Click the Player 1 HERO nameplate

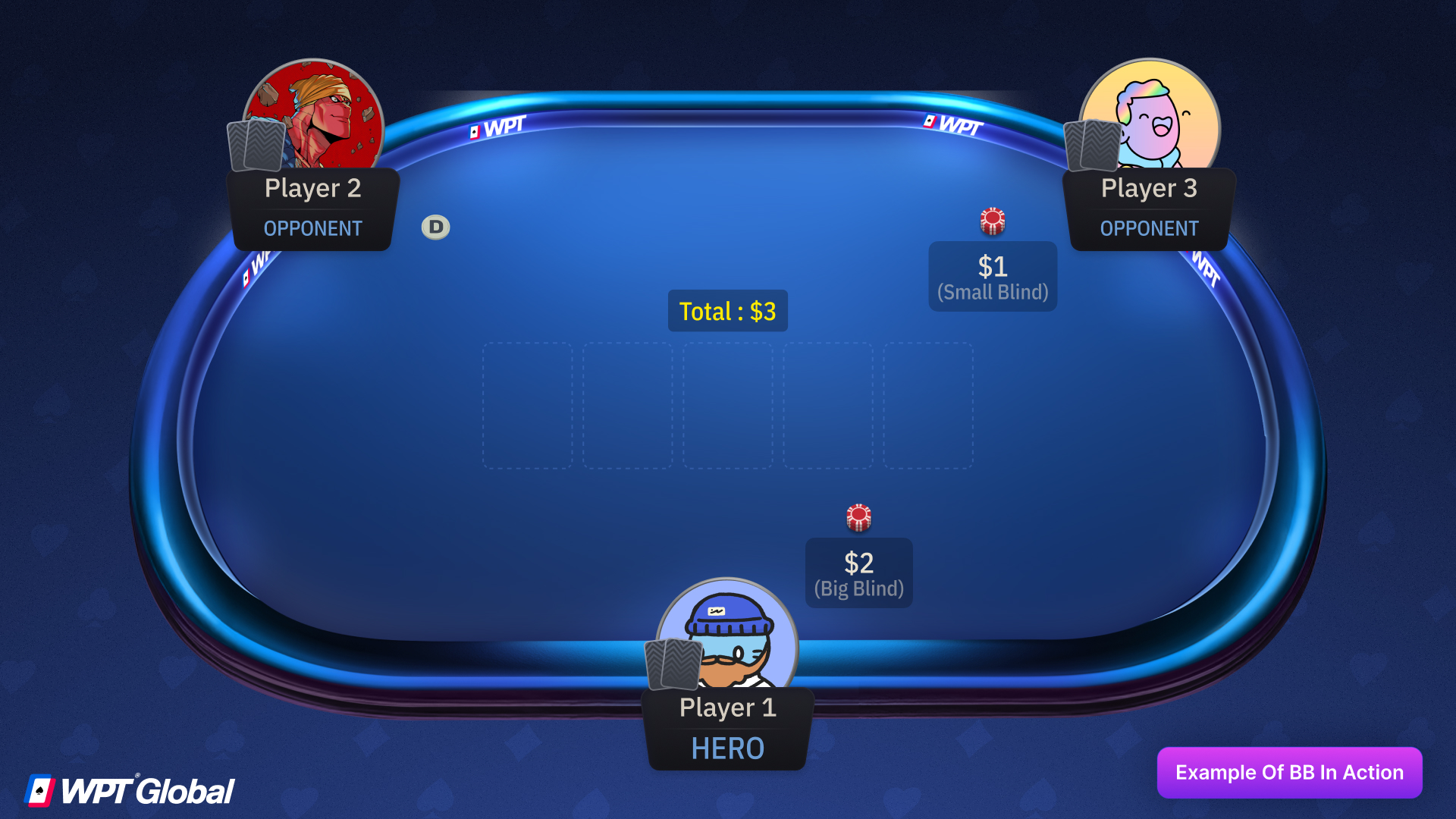(x=727, y=726)
